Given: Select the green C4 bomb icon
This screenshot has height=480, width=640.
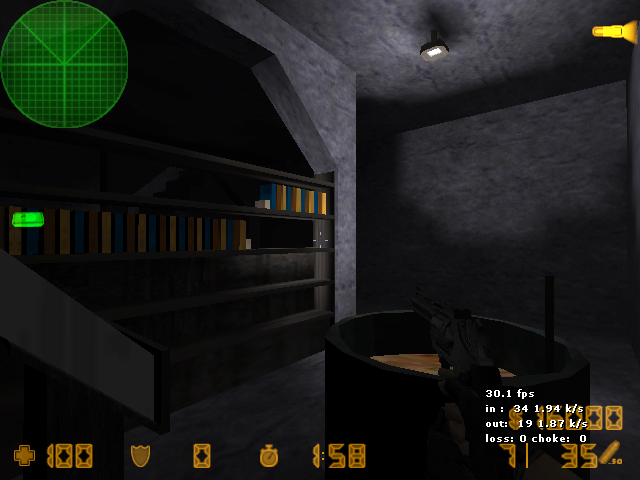Looking at the screenshot, I should click(x=28, y=219).
